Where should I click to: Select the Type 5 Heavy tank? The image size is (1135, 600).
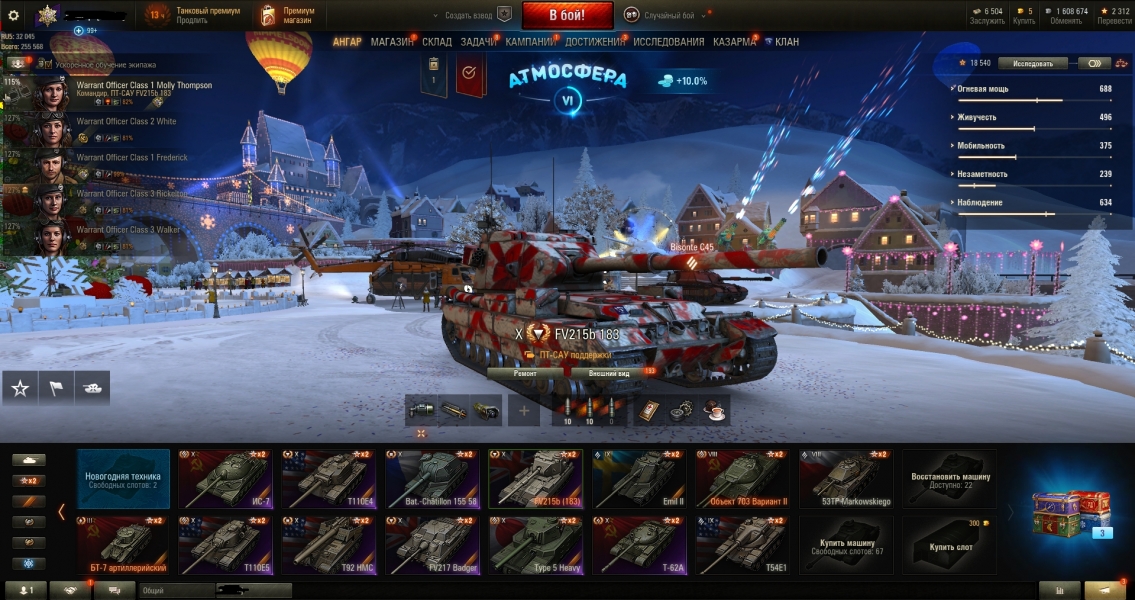(536, 545)
